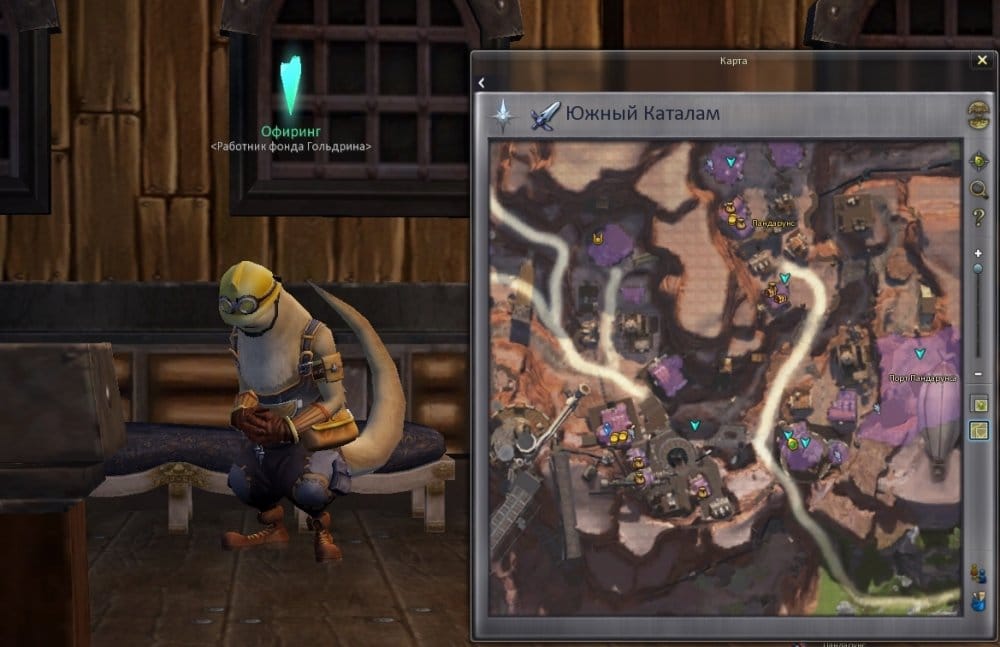This screenshot has height=647, width=1000.
Task: Click the map zoom slider handle
Action: tap(978, 270)
